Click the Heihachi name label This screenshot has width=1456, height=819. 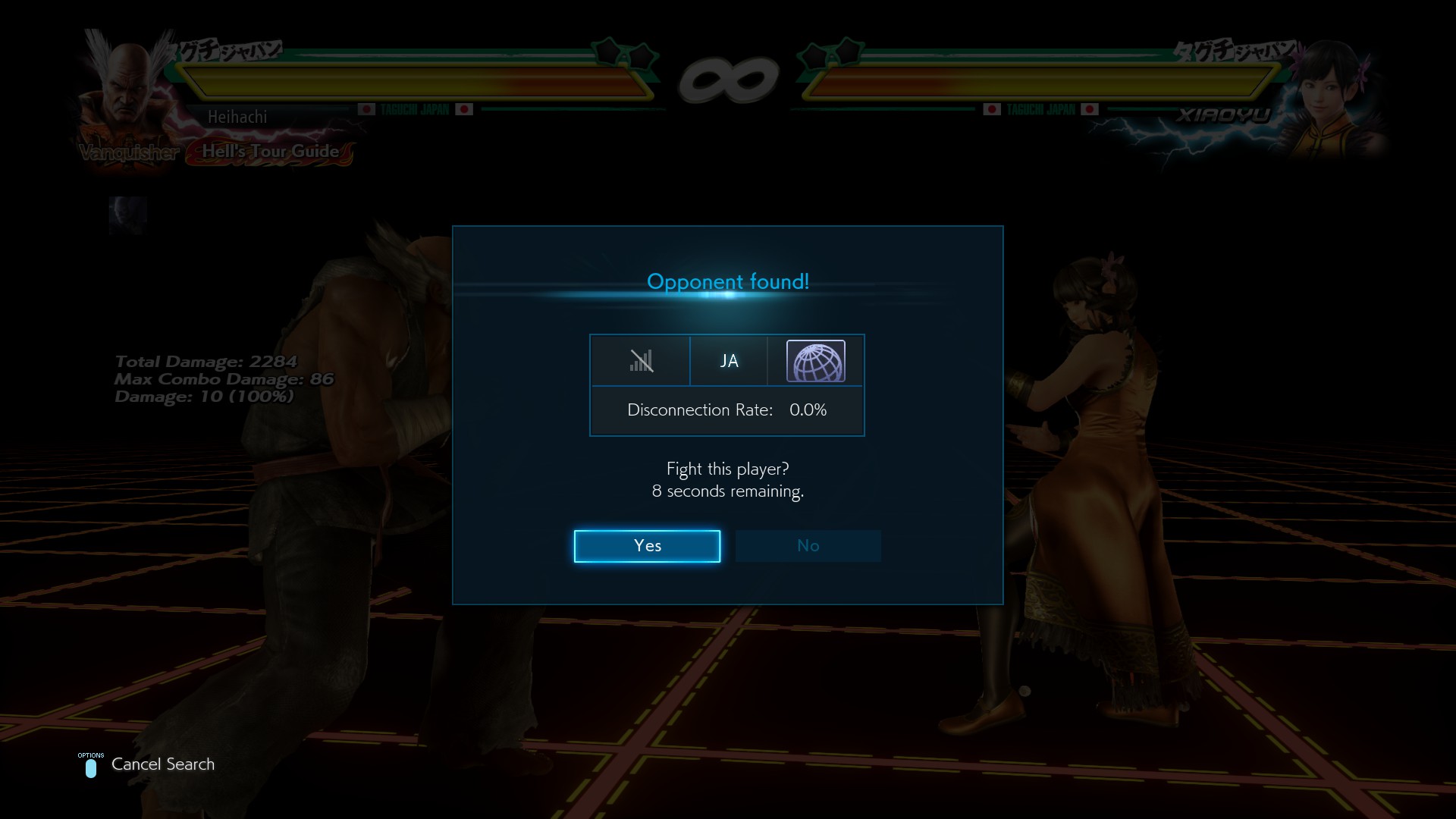click(x=238, y=117)
